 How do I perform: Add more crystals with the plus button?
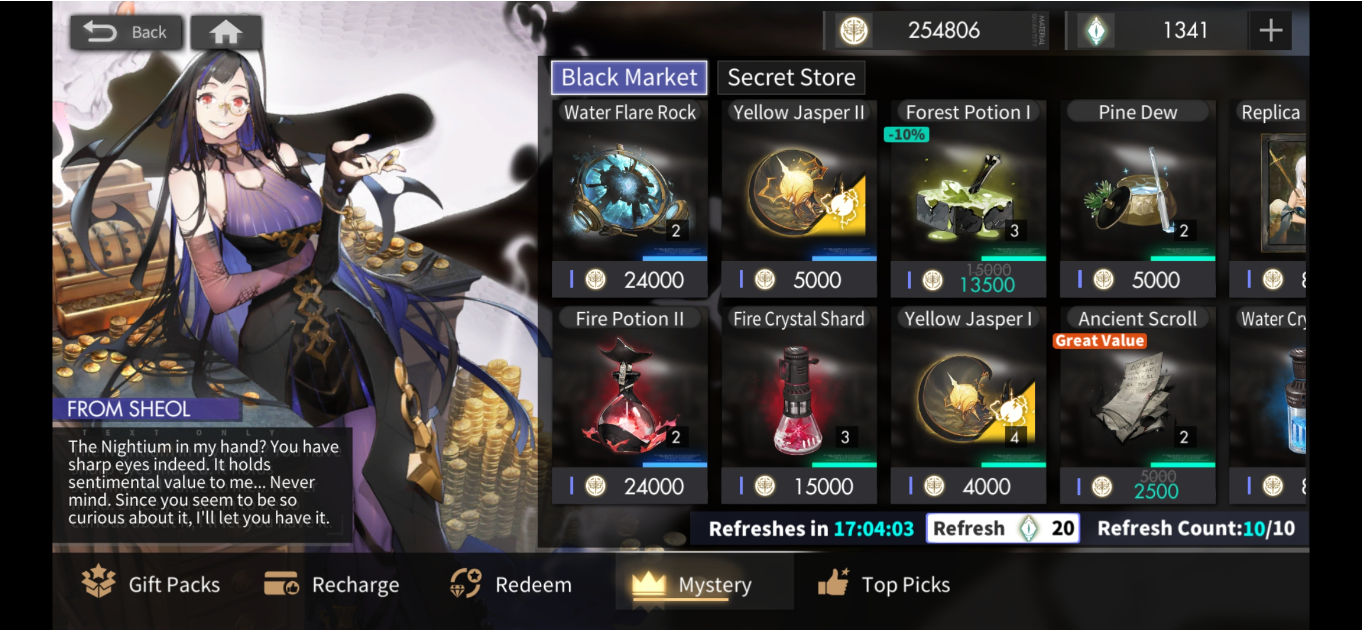click(1270, 31)
